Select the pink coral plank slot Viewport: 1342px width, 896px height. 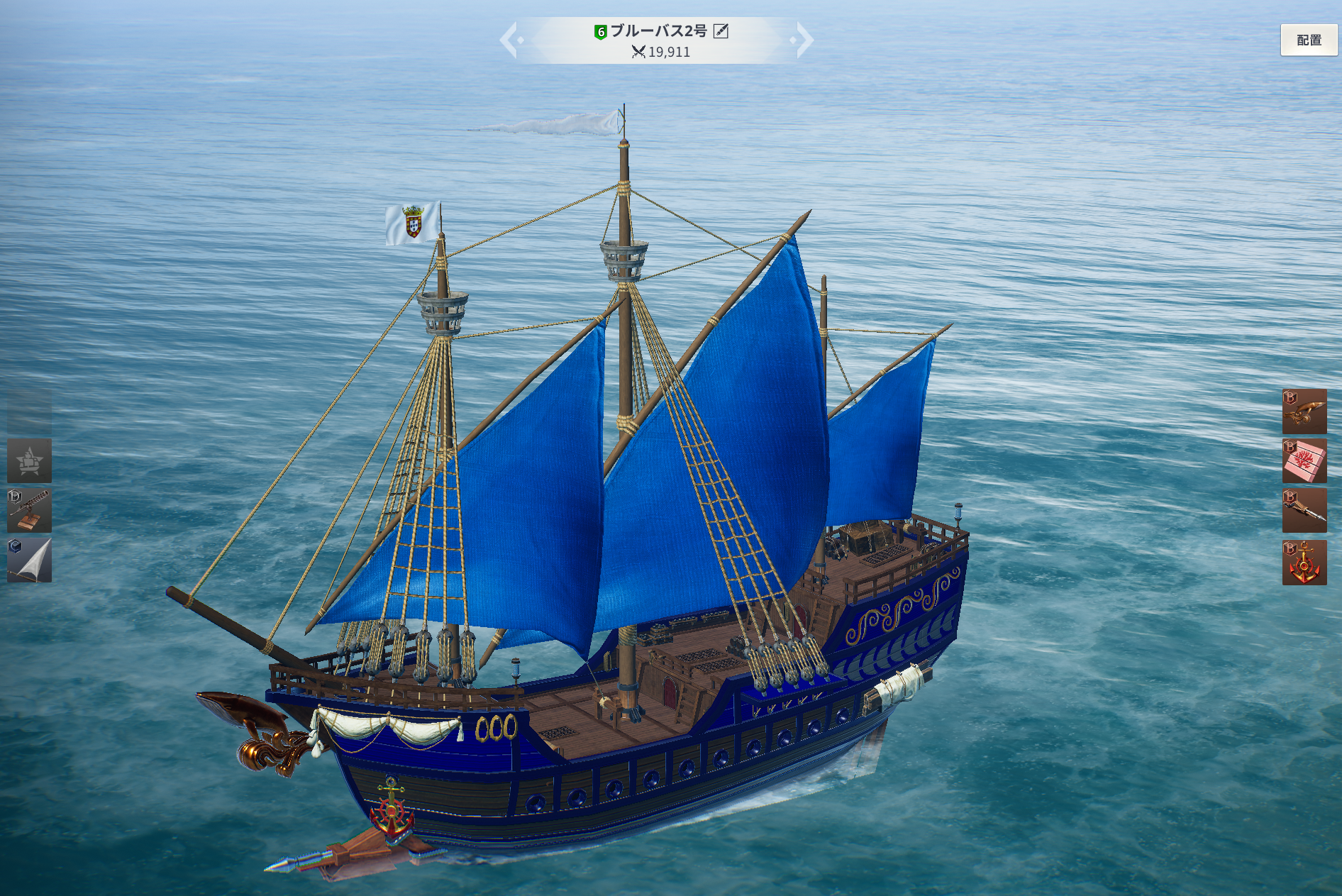(1304, 461)
